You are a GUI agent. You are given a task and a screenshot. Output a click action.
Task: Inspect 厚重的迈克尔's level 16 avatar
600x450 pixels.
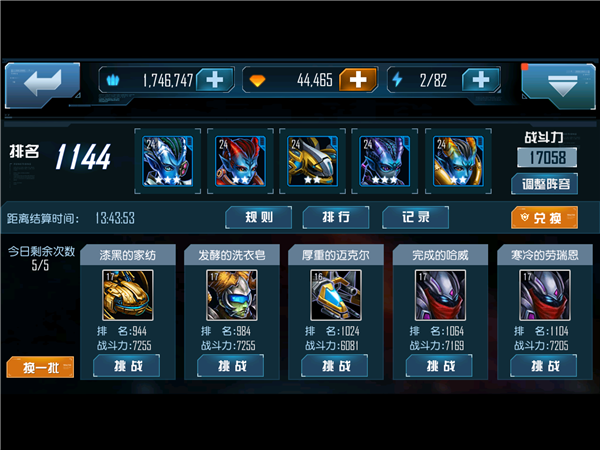click(335, 294)
